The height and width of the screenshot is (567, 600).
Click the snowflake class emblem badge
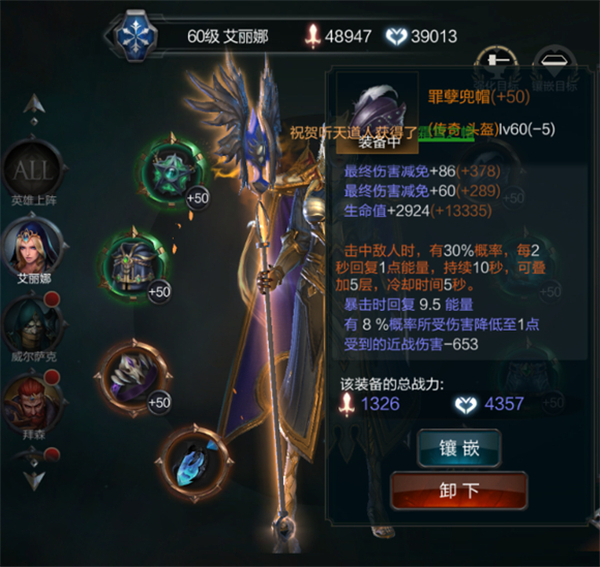(135, 35)
